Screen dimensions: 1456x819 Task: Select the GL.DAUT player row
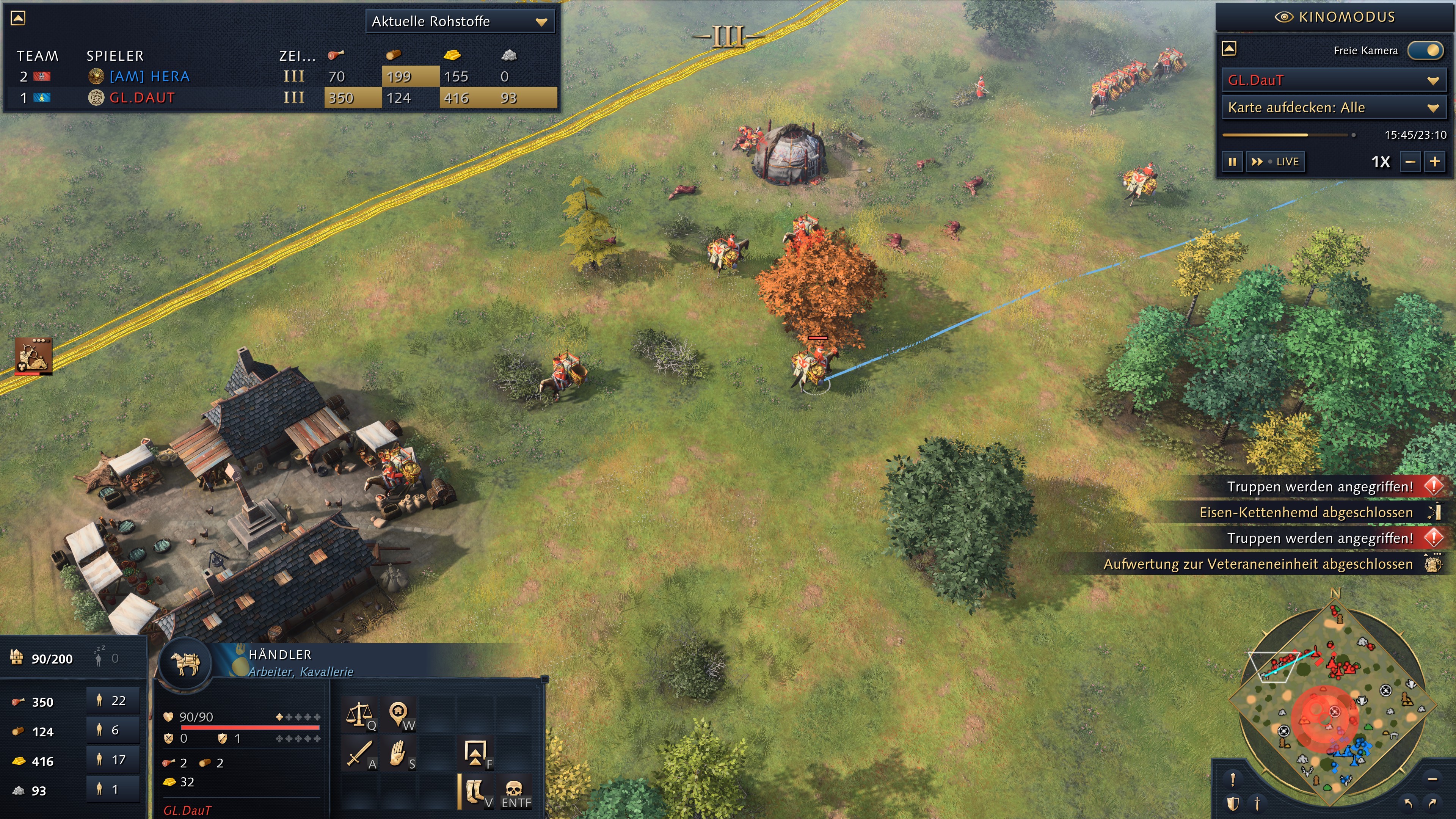point(141,98)
